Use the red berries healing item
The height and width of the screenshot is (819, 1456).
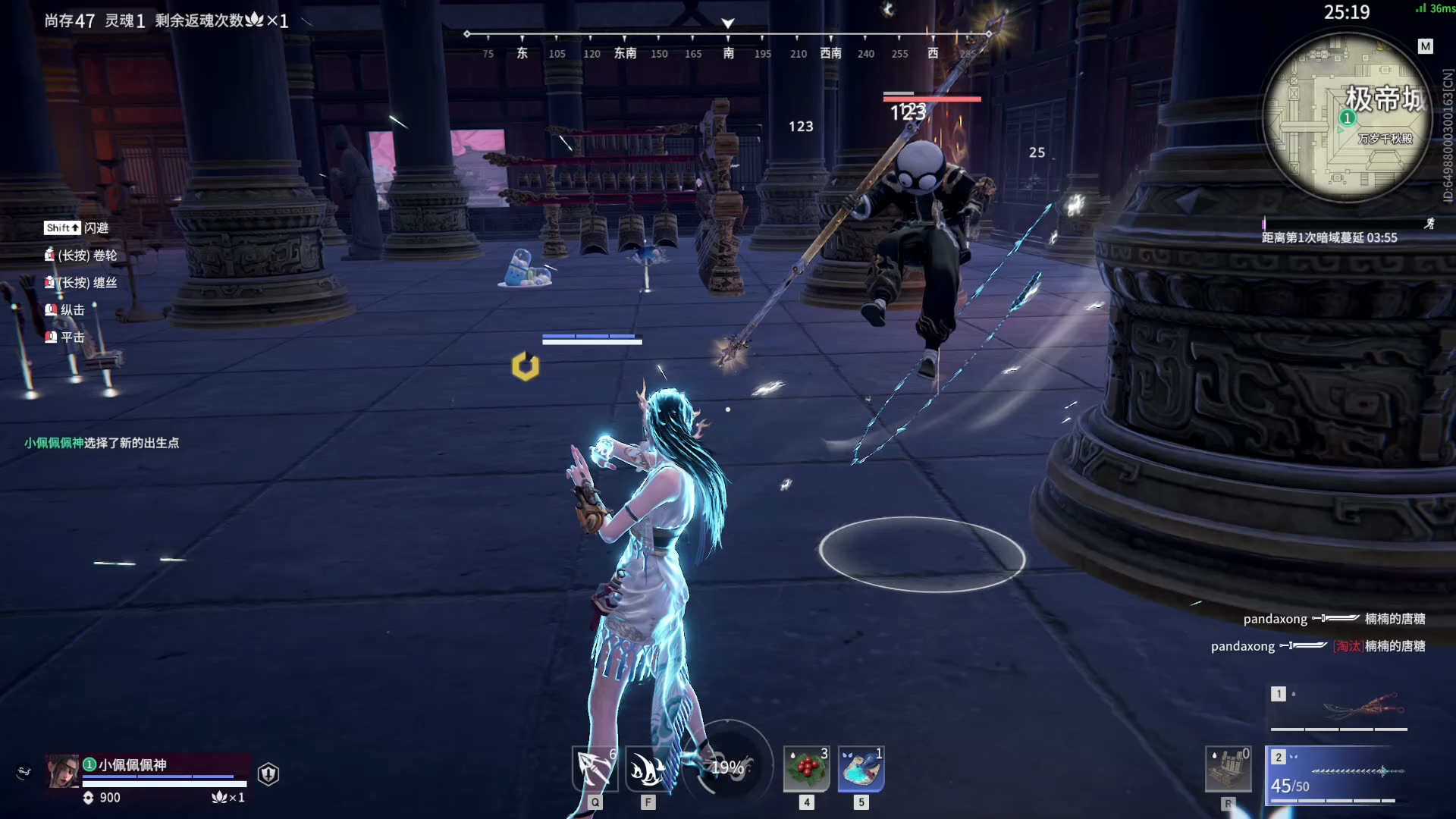(806, 769)
